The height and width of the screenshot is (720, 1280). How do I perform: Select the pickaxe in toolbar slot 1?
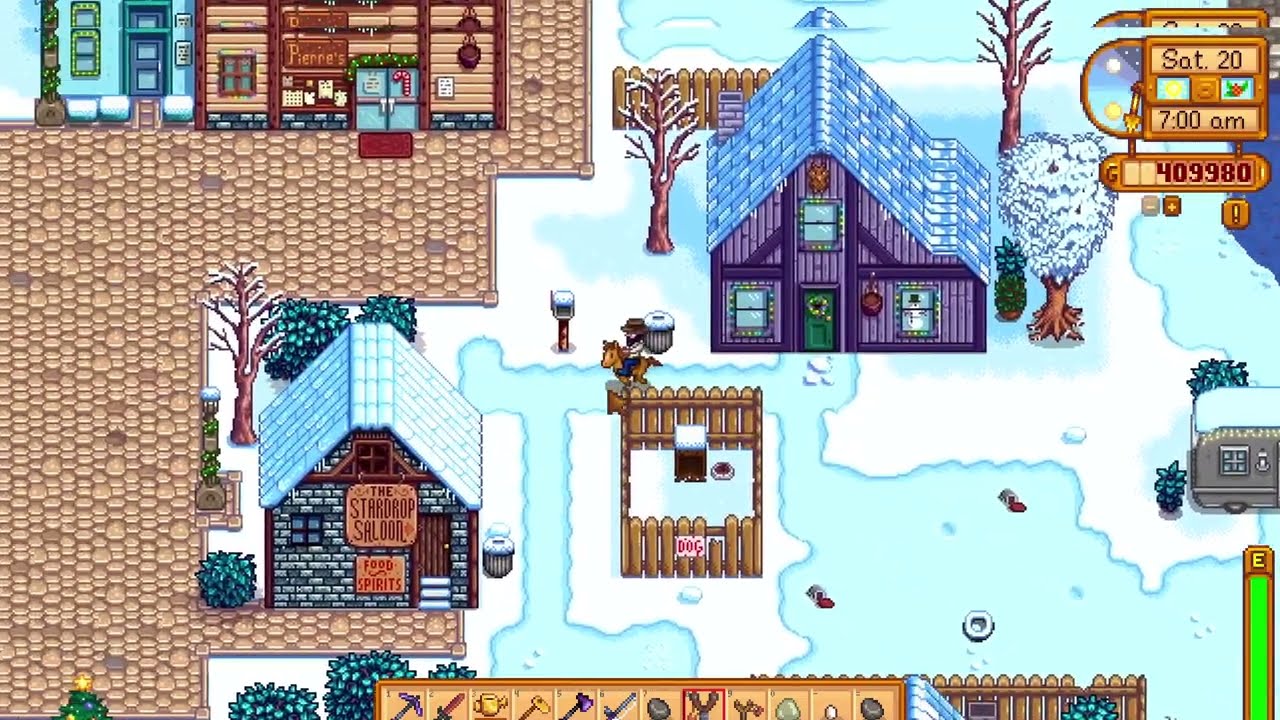click(410, 706)
